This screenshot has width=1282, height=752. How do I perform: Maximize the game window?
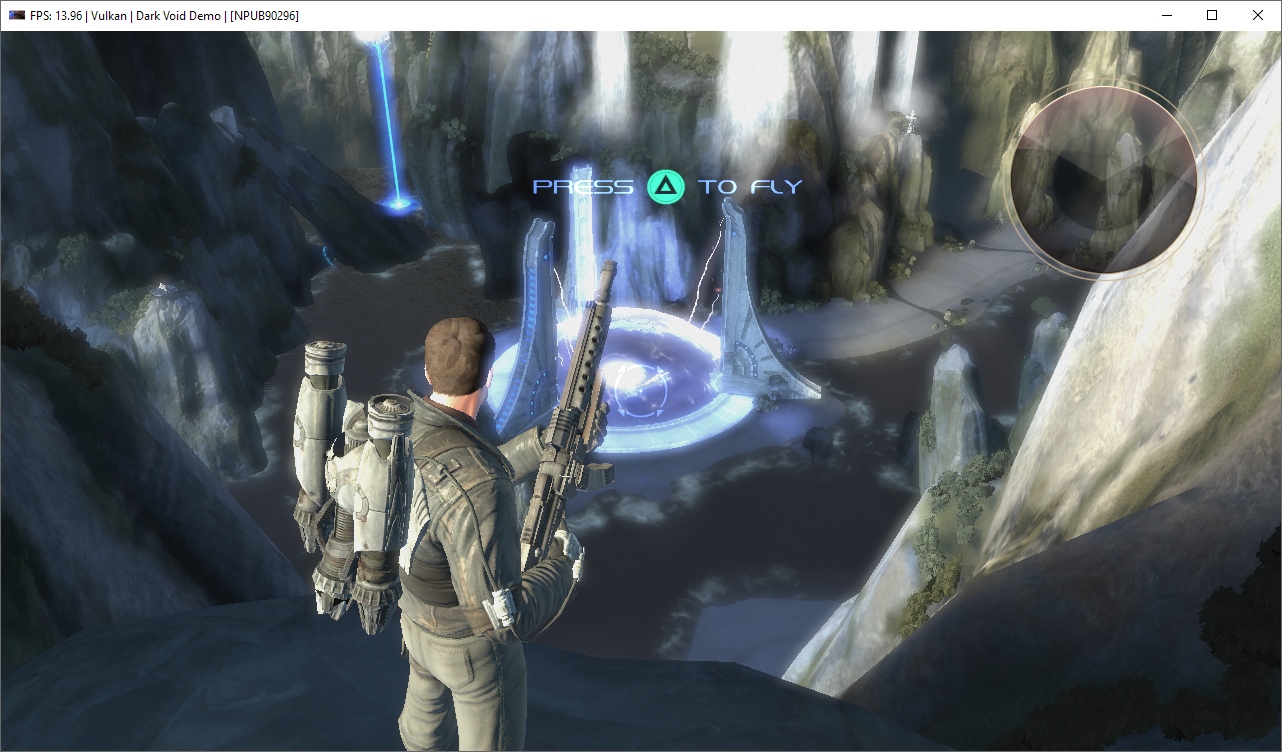[x=1212, y=15]
